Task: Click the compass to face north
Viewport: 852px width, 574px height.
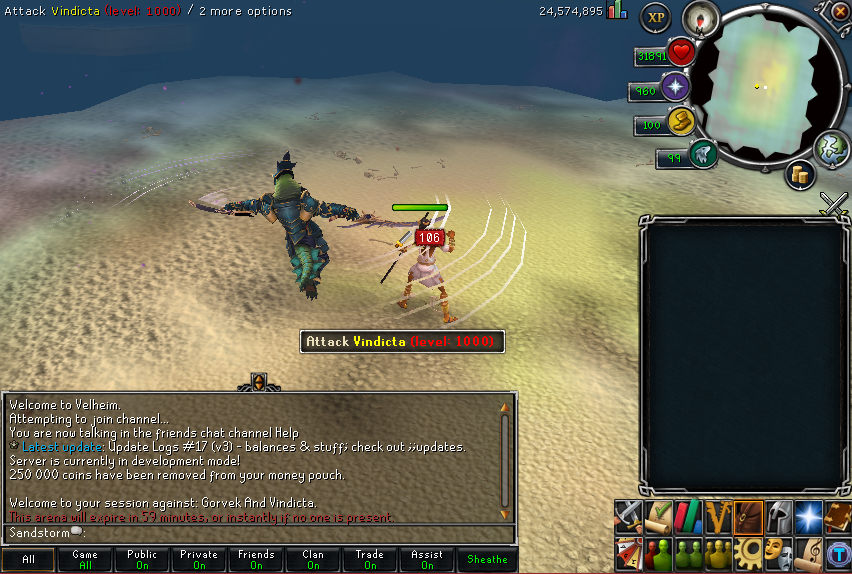Action: [x=700, y=19]
